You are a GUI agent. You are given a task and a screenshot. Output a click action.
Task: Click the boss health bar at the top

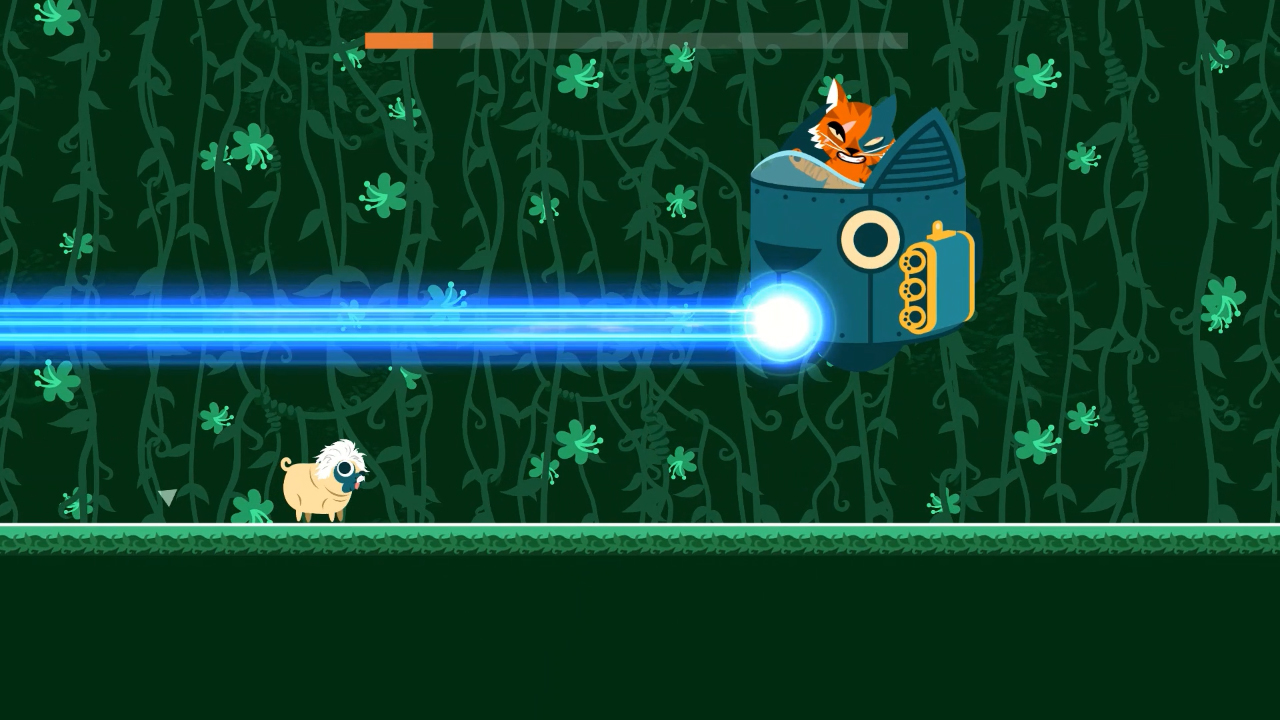(636, 40)
